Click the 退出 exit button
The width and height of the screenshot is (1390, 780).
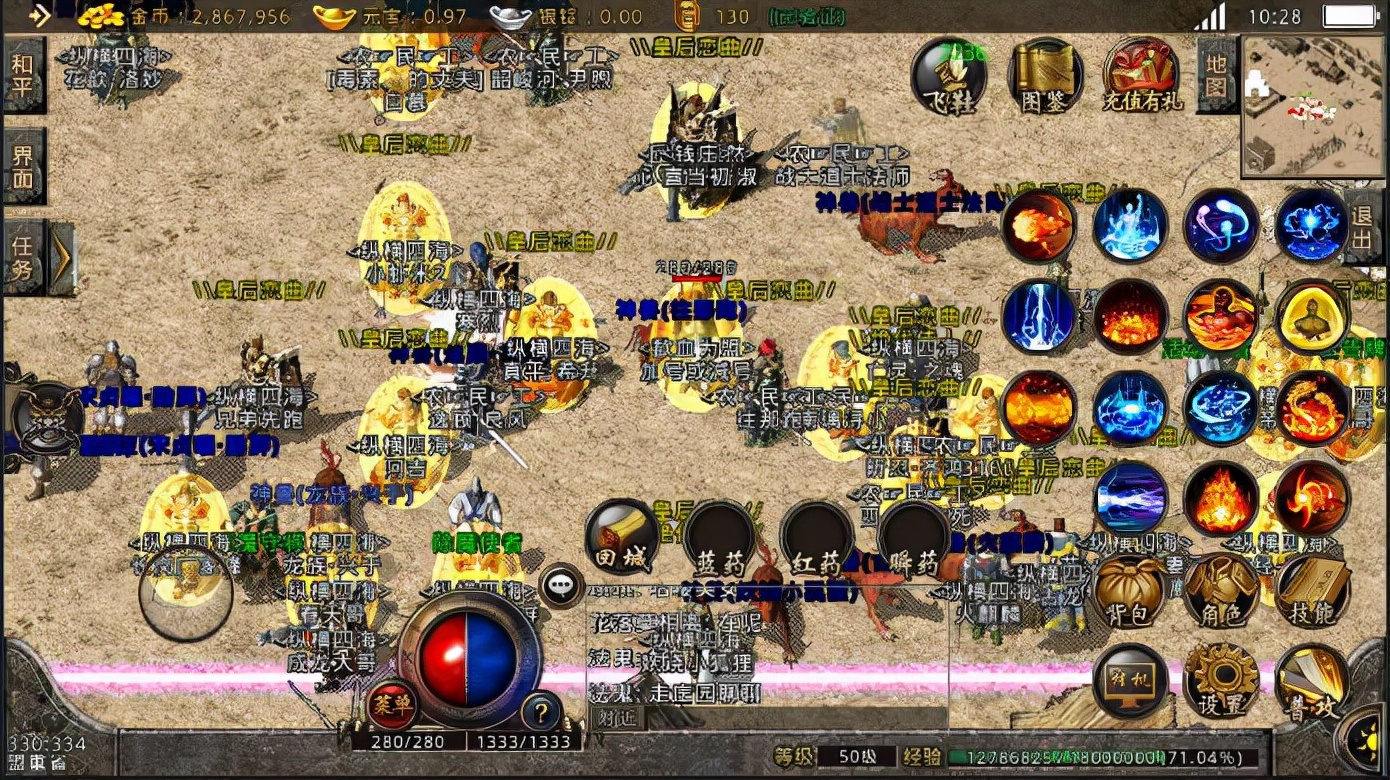1362,228
